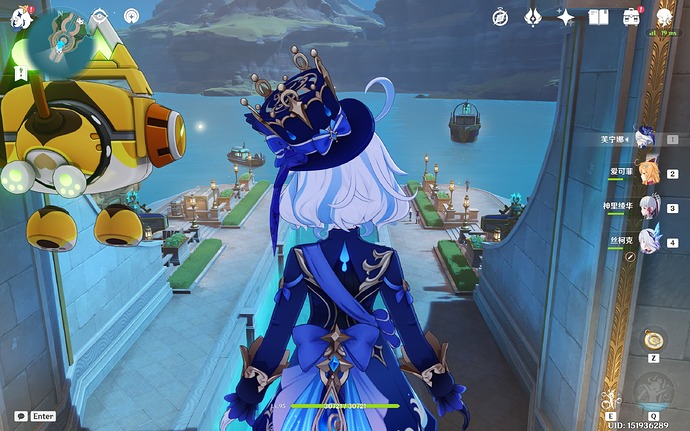Open the adventurer handbook book icon
690x431 pixels.
(598, 17)
